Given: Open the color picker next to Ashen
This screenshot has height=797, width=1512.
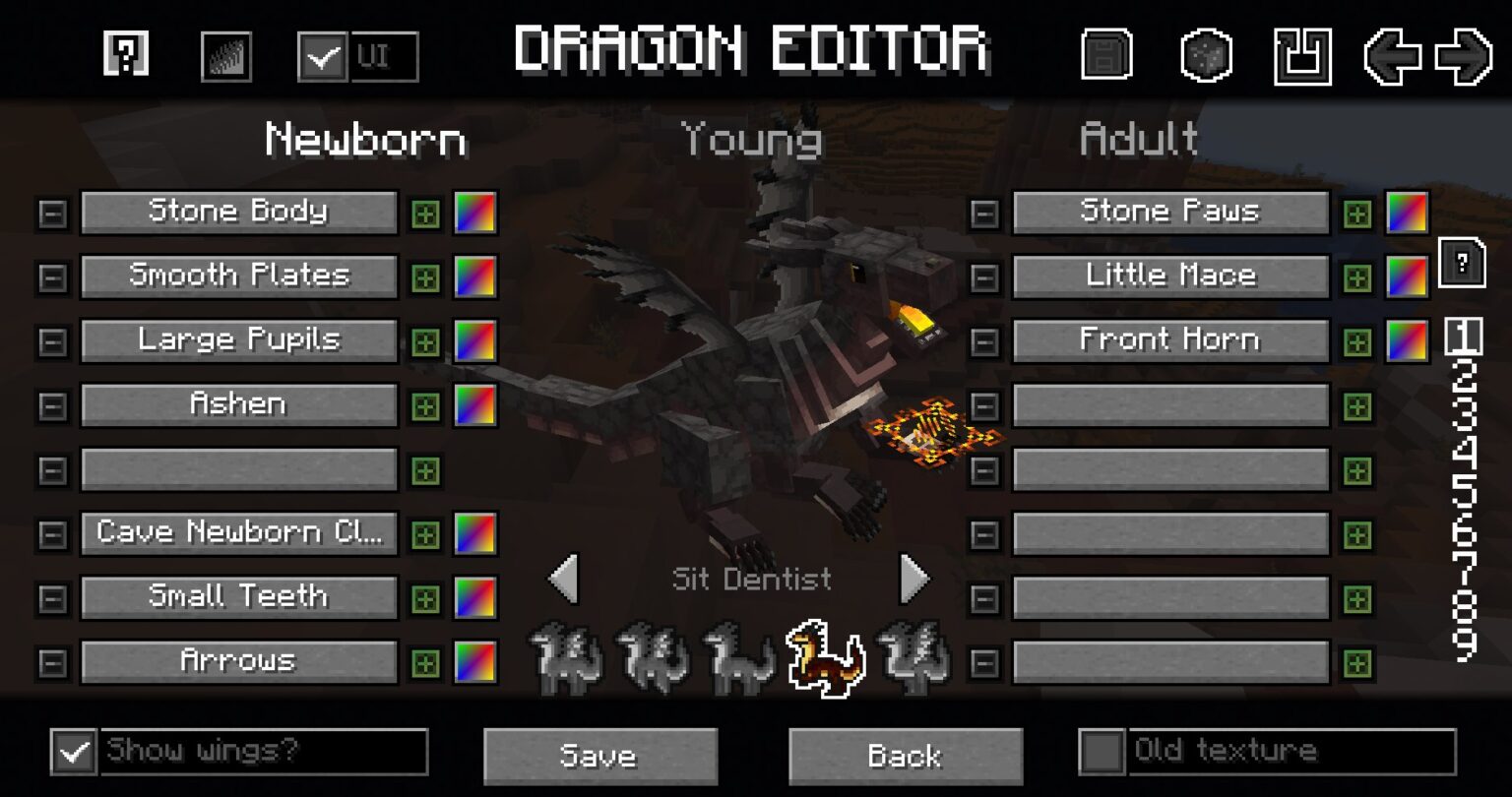Looking at the screenshot, I should pos(474,404).
